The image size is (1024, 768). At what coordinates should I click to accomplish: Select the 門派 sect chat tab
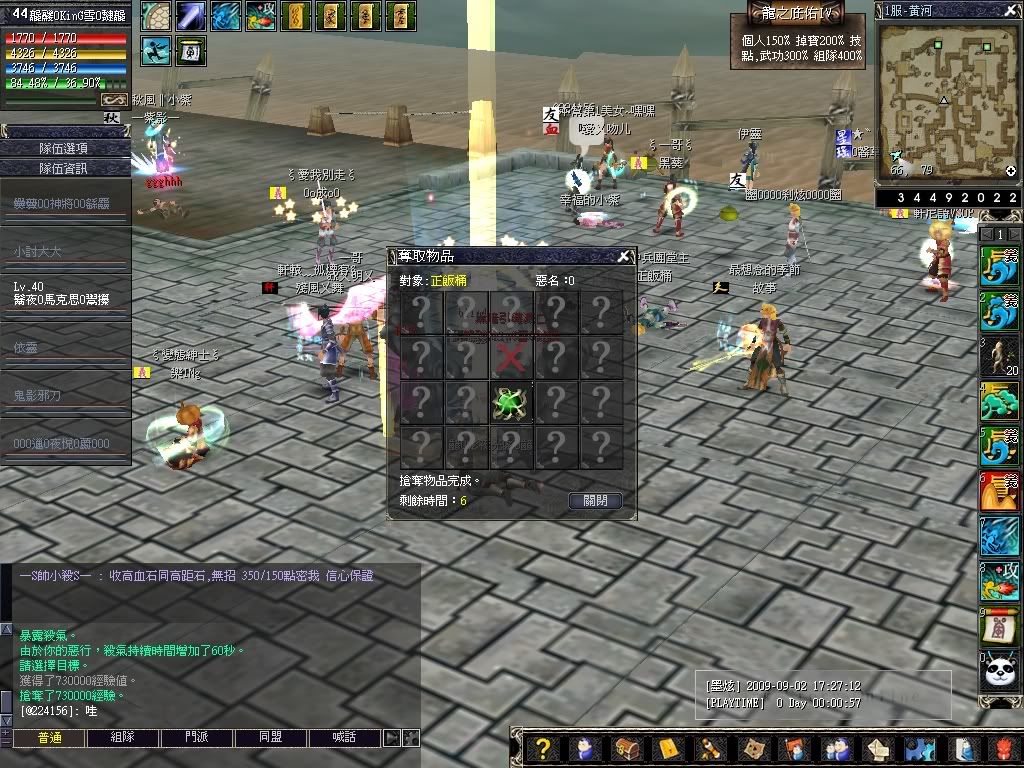(196, 738)
